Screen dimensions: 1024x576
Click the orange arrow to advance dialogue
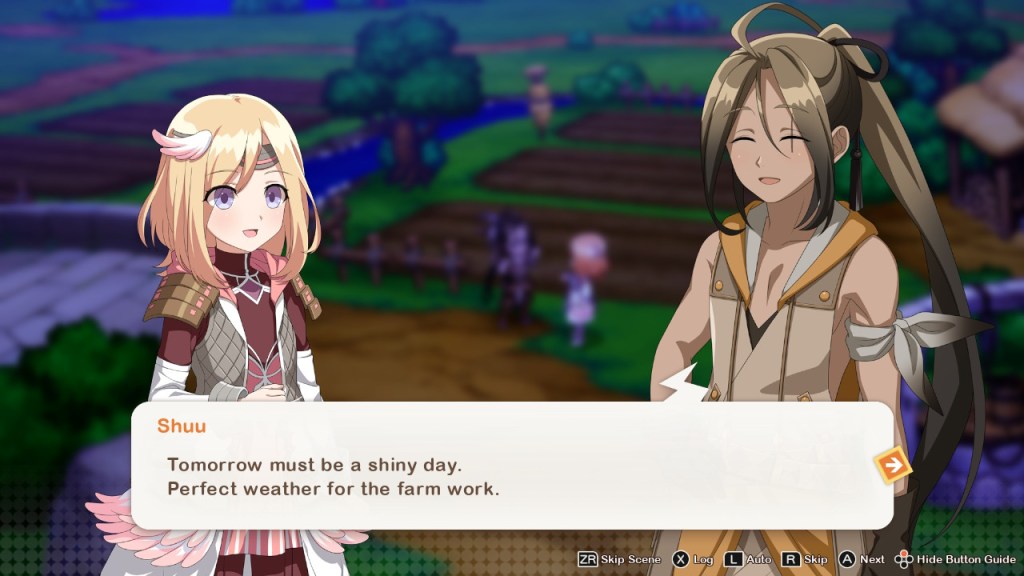(892, 465)
